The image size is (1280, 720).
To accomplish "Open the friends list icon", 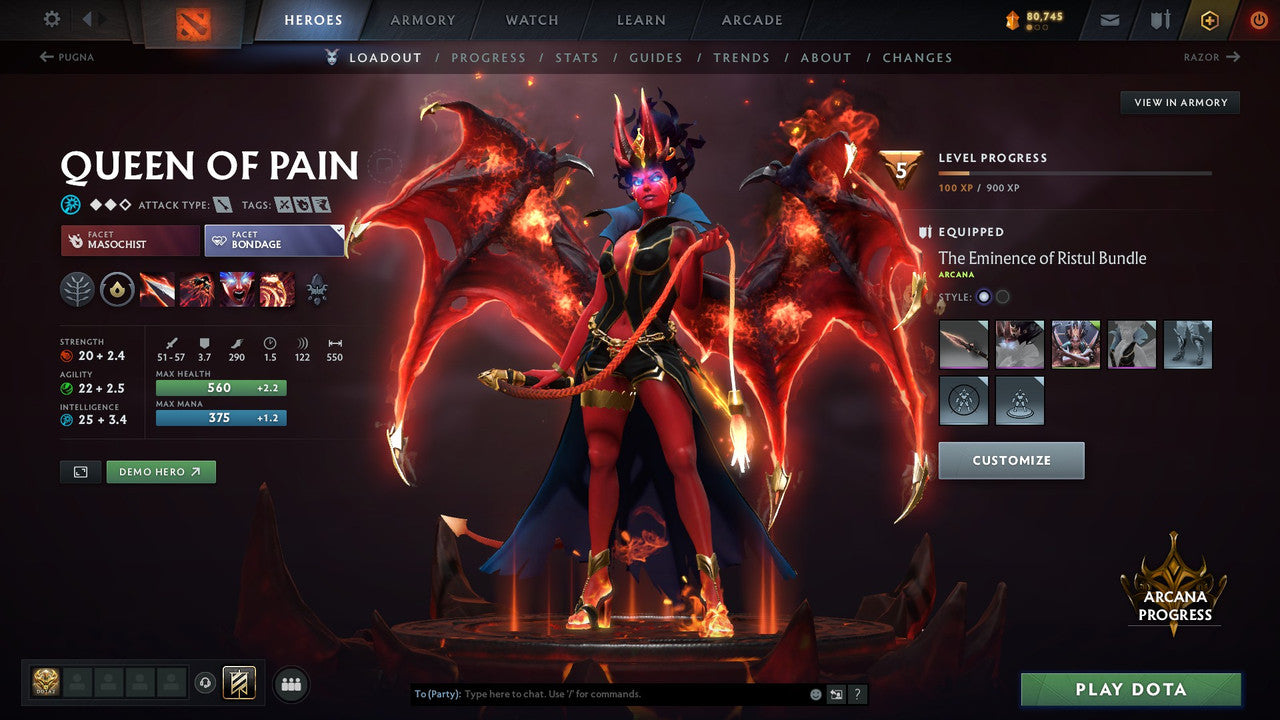I will pos(290,683).
